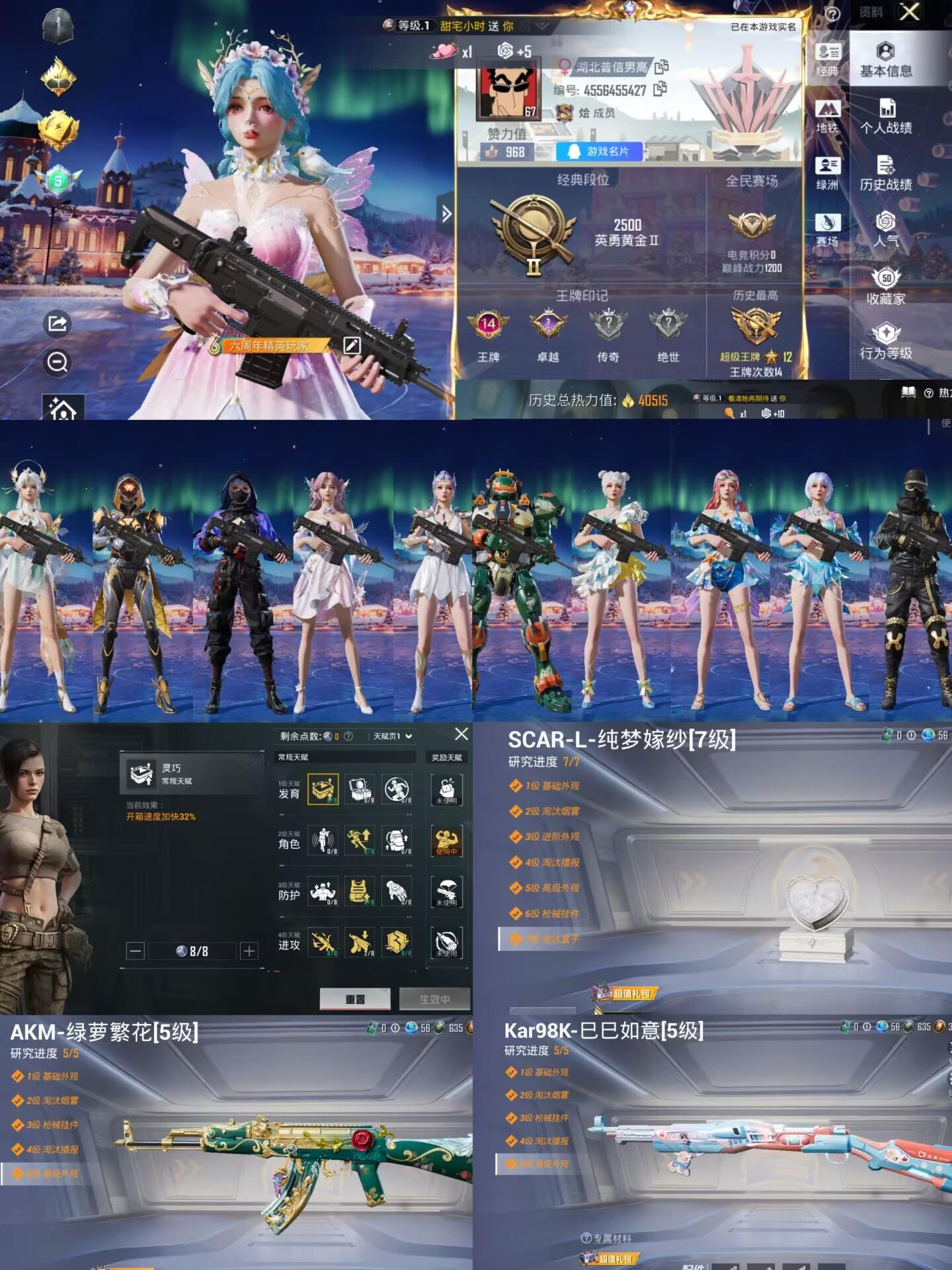Close the profile panel with the X
The width and height of the screenshot is (952, 1270).
910,11
